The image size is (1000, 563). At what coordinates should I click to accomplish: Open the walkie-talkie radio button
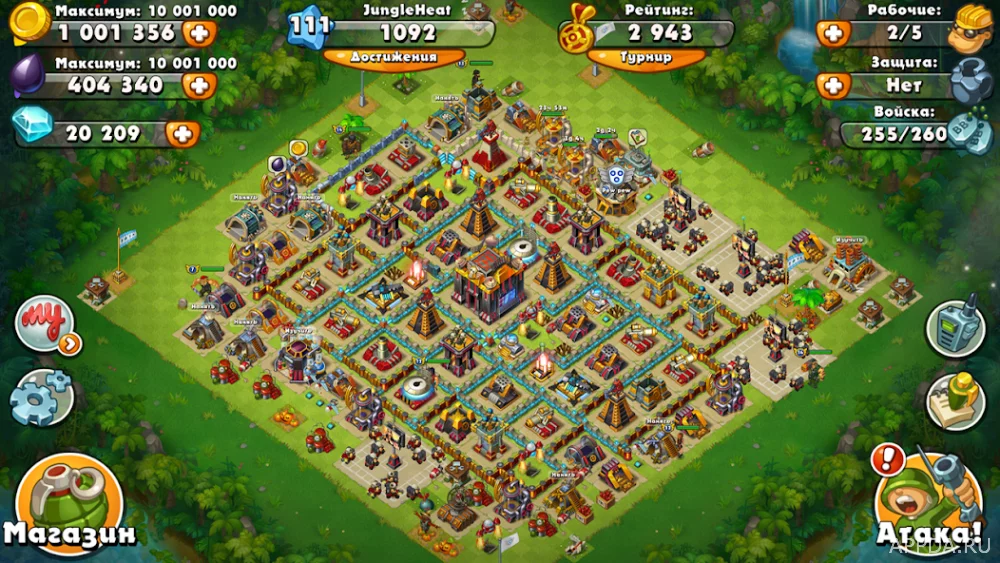pyautogui.click(x=955, y=325)
